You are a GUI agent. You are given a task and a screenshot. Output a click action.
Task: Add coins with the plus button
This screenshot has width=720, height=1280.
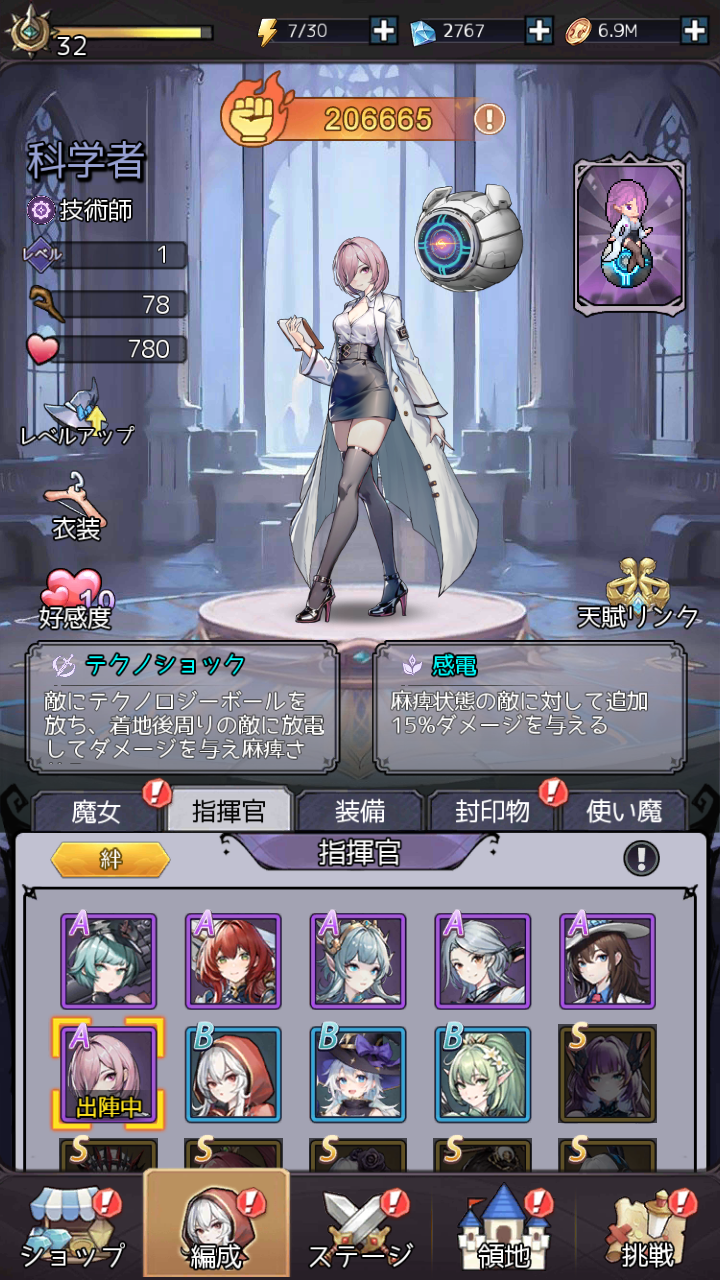coord(694,31)
